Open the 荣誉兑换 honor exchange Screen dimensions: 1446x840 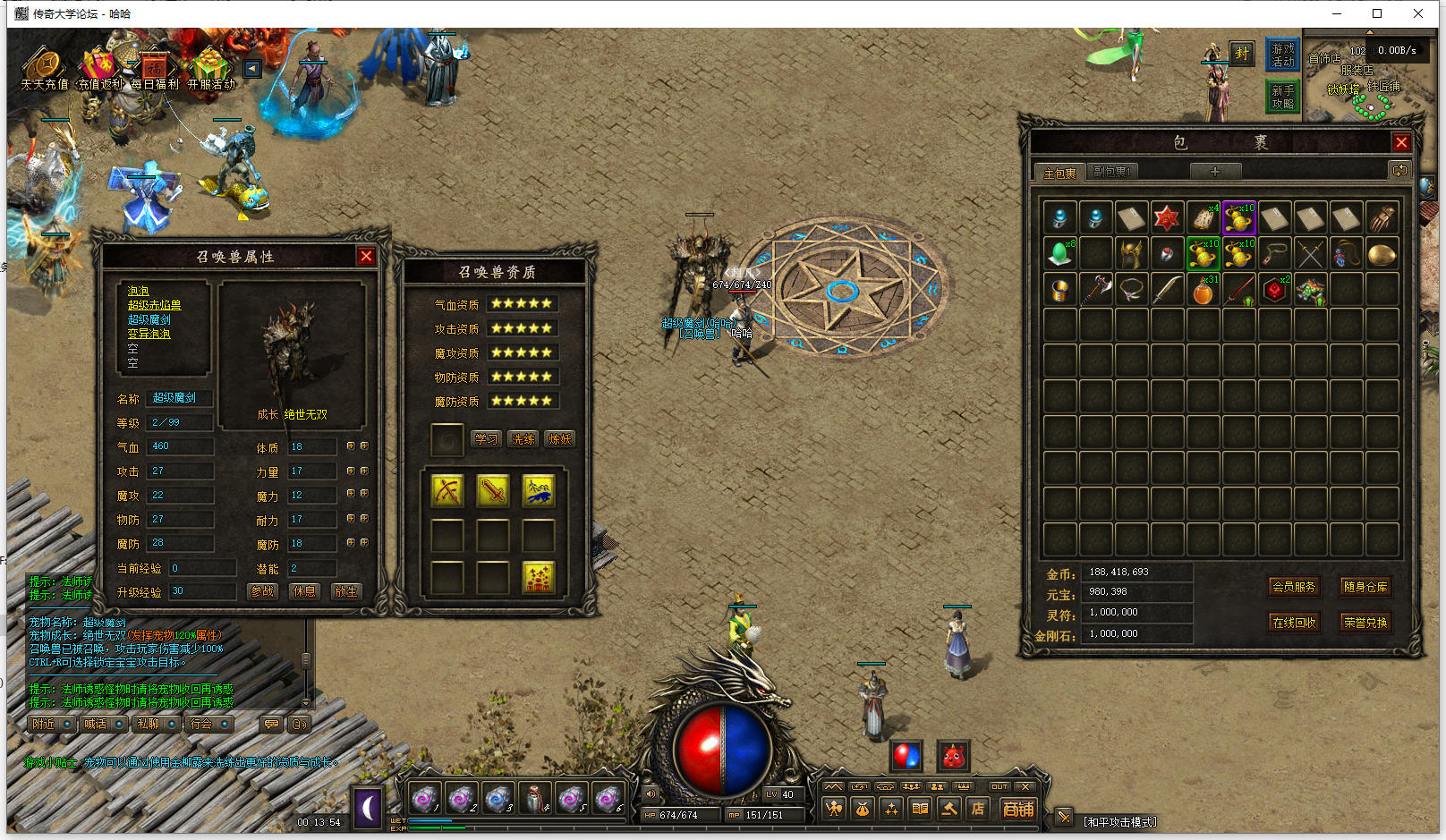(1365, 623)
